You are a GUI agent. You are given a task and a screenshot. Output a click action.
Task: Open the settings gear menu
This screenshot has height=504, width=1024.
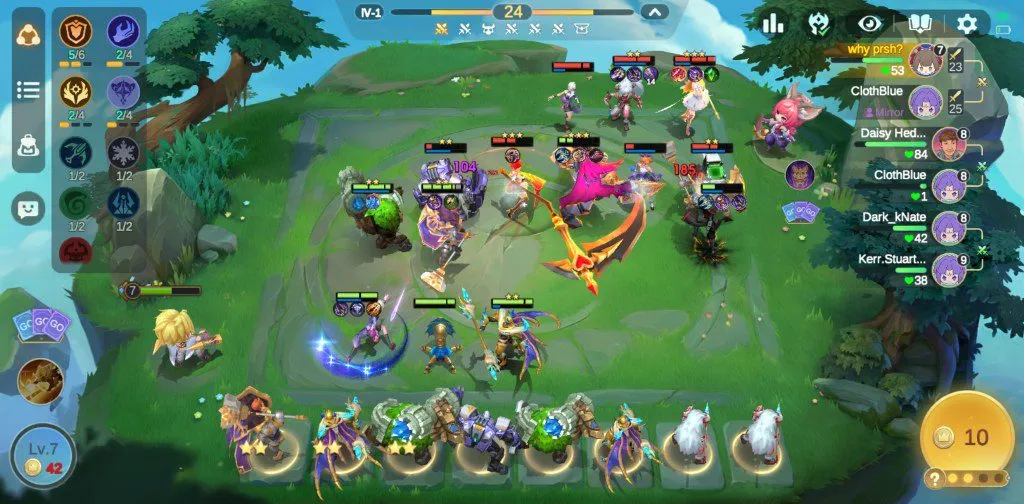pos(967,24)
